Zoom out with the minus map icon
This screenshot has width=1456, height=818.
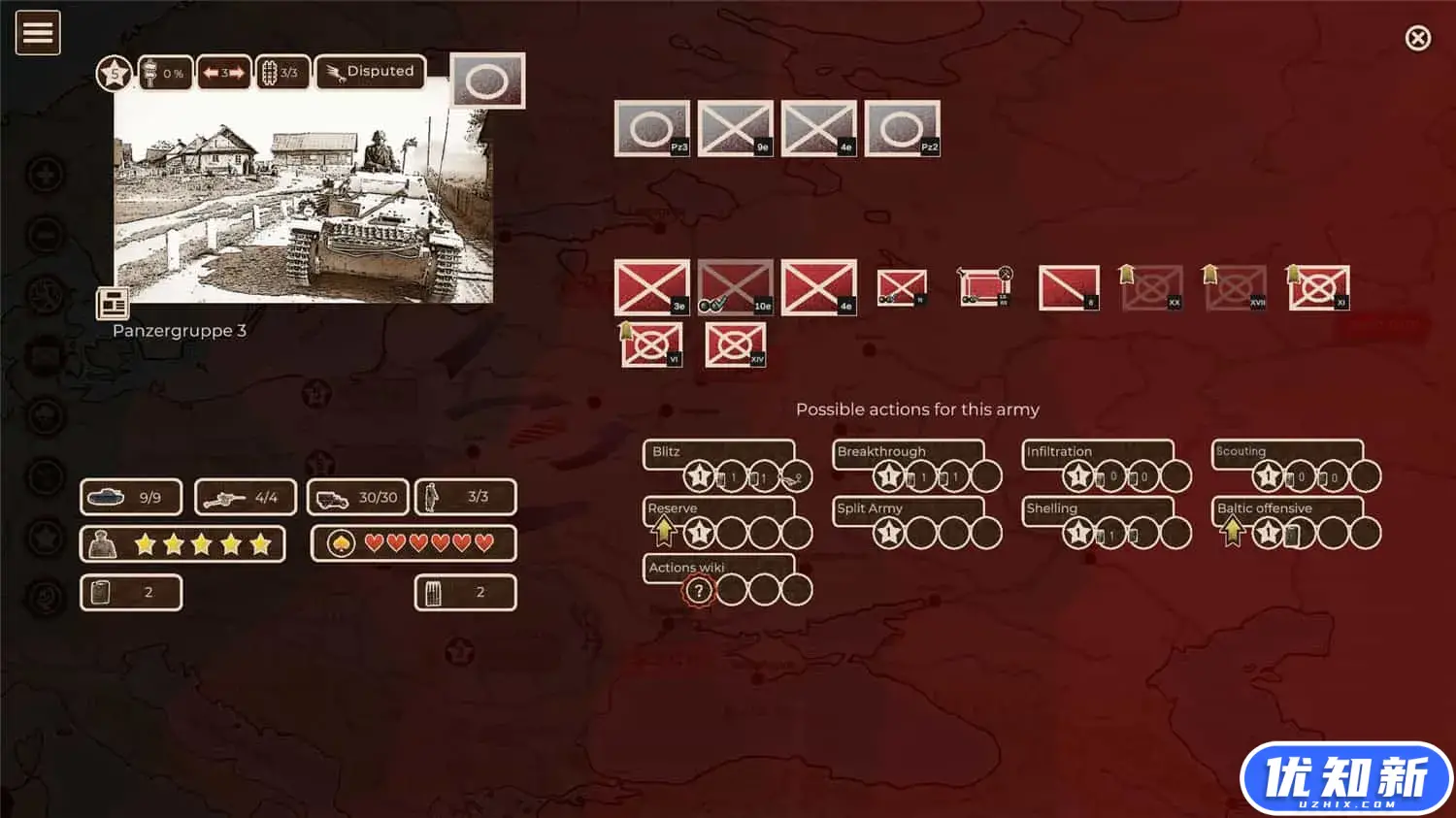(43, 235)
